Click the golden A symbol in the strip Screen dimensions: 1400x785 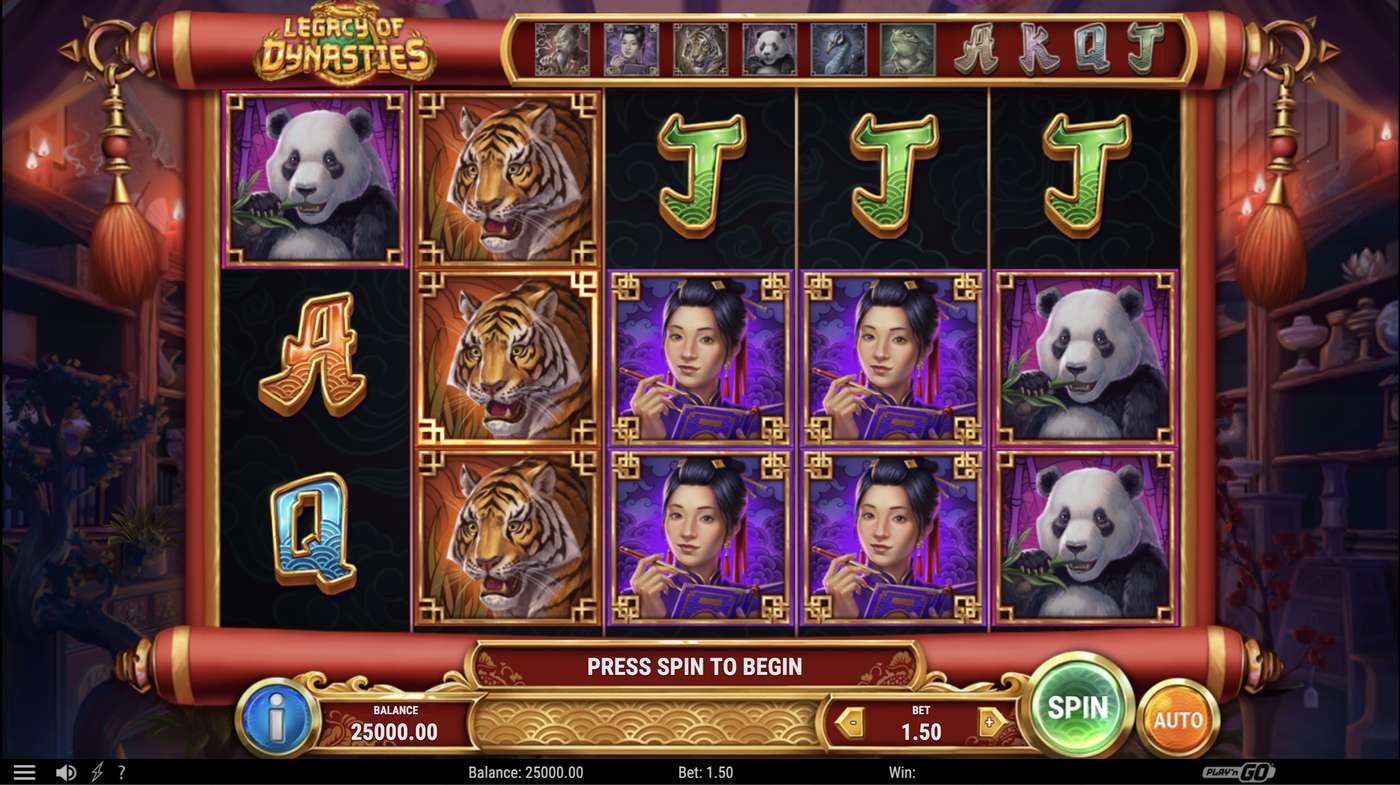(974, 48)
